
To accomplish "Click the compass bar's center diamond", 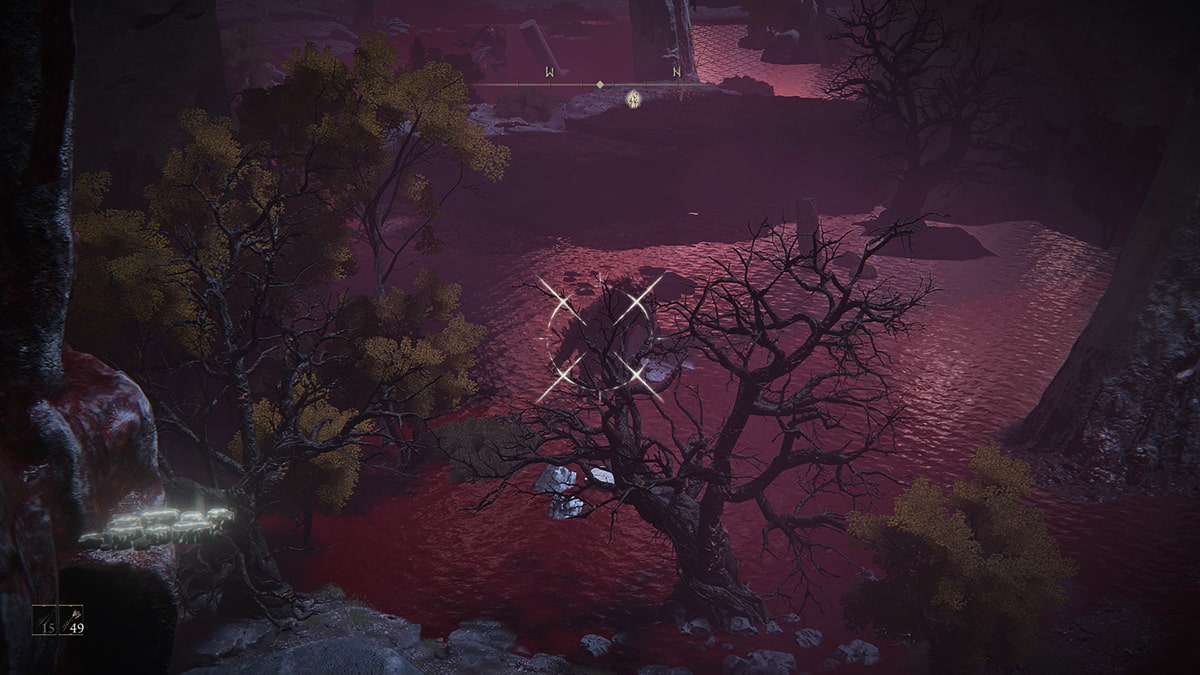I will click(x=600, y=85).
